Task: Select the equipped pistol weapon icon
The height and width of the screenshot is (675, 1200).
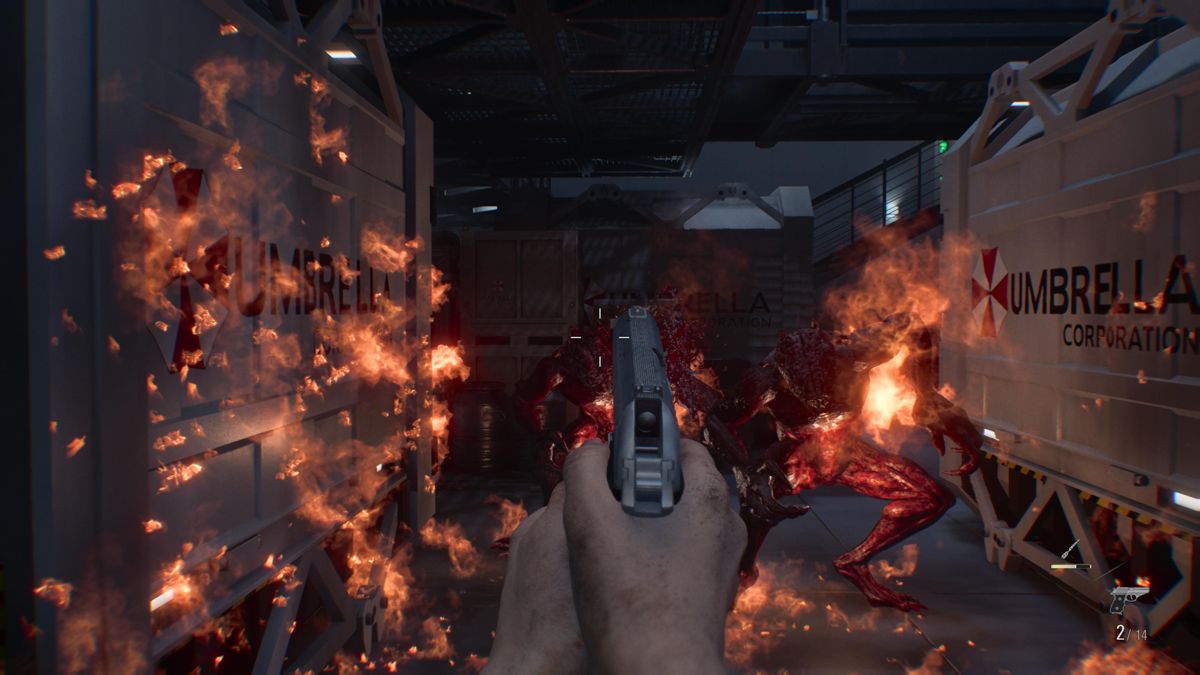Action: pos(1130,599)
